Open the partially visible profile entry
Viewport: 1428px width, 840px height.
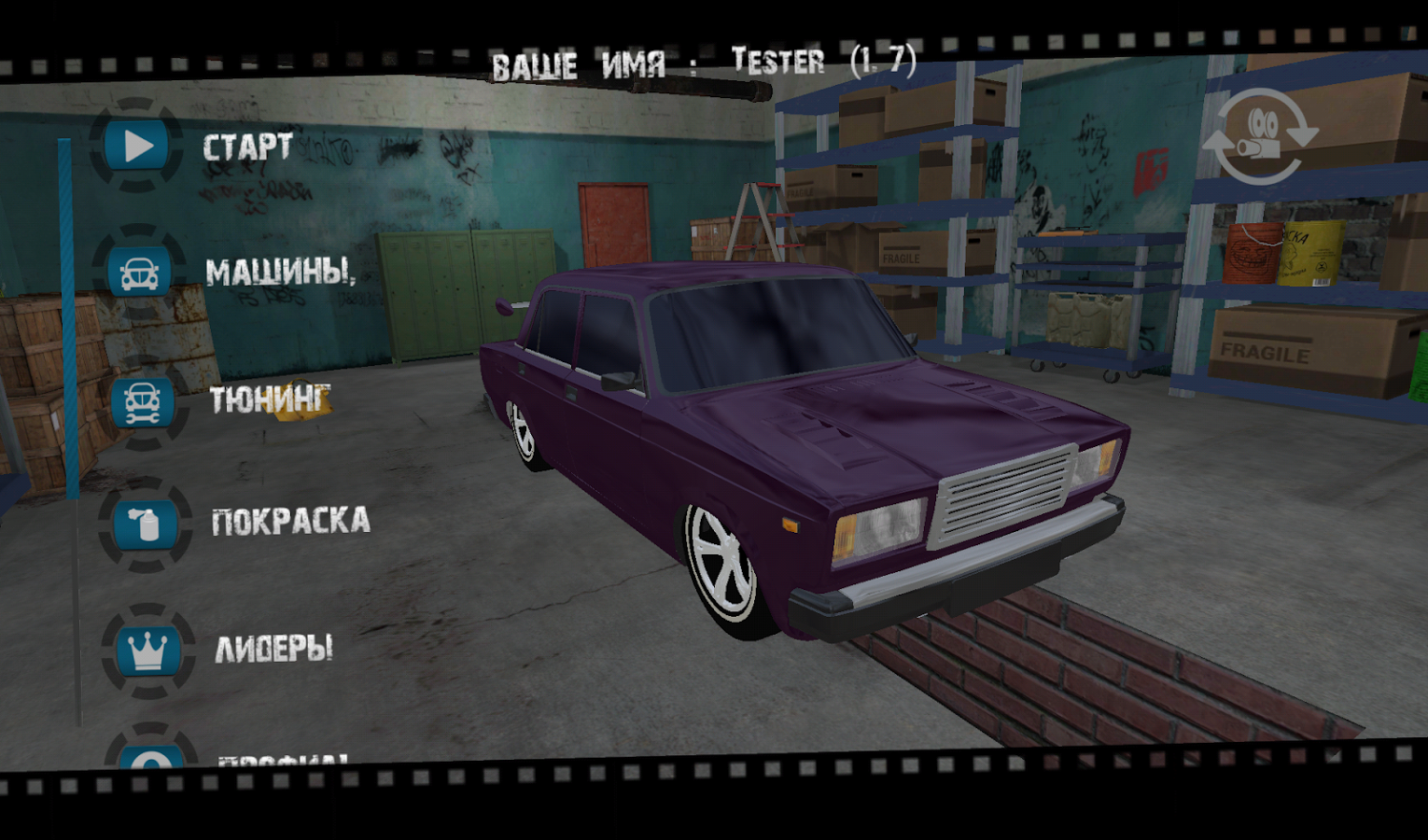(280, 760)
